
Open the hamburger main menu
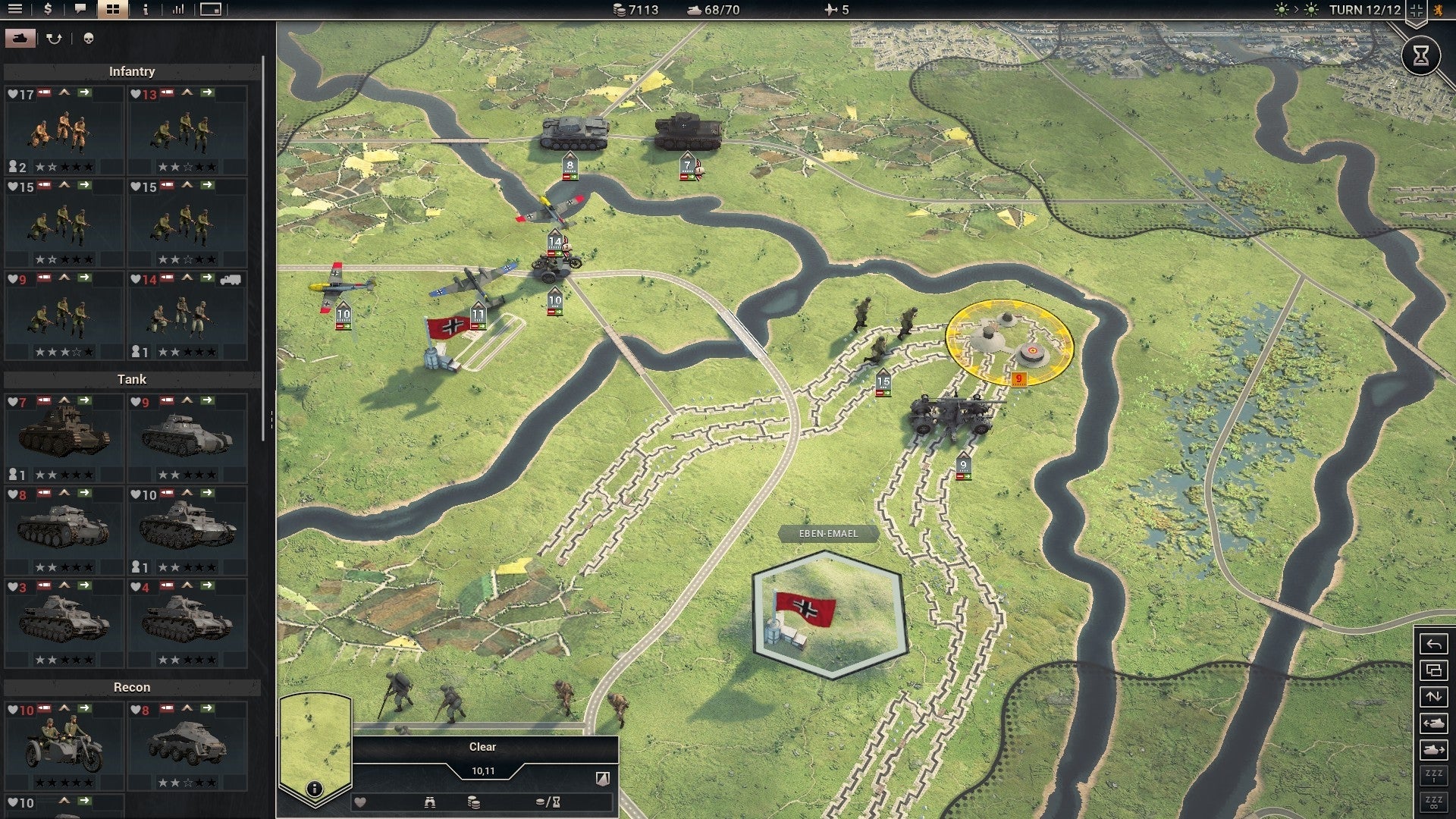coord(14,9)
